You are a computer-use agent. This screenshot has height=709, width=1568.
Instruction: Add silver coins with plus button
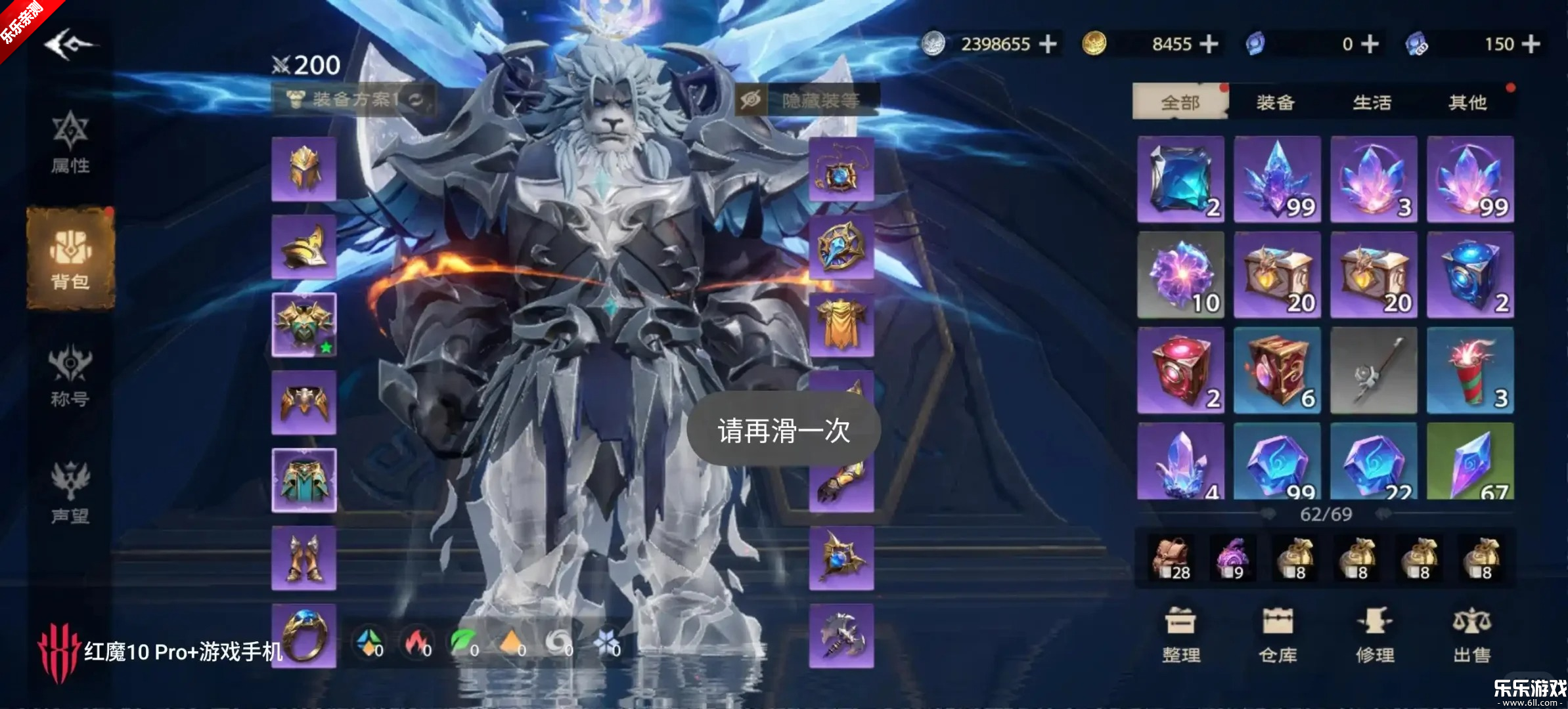pos(1048,44)
